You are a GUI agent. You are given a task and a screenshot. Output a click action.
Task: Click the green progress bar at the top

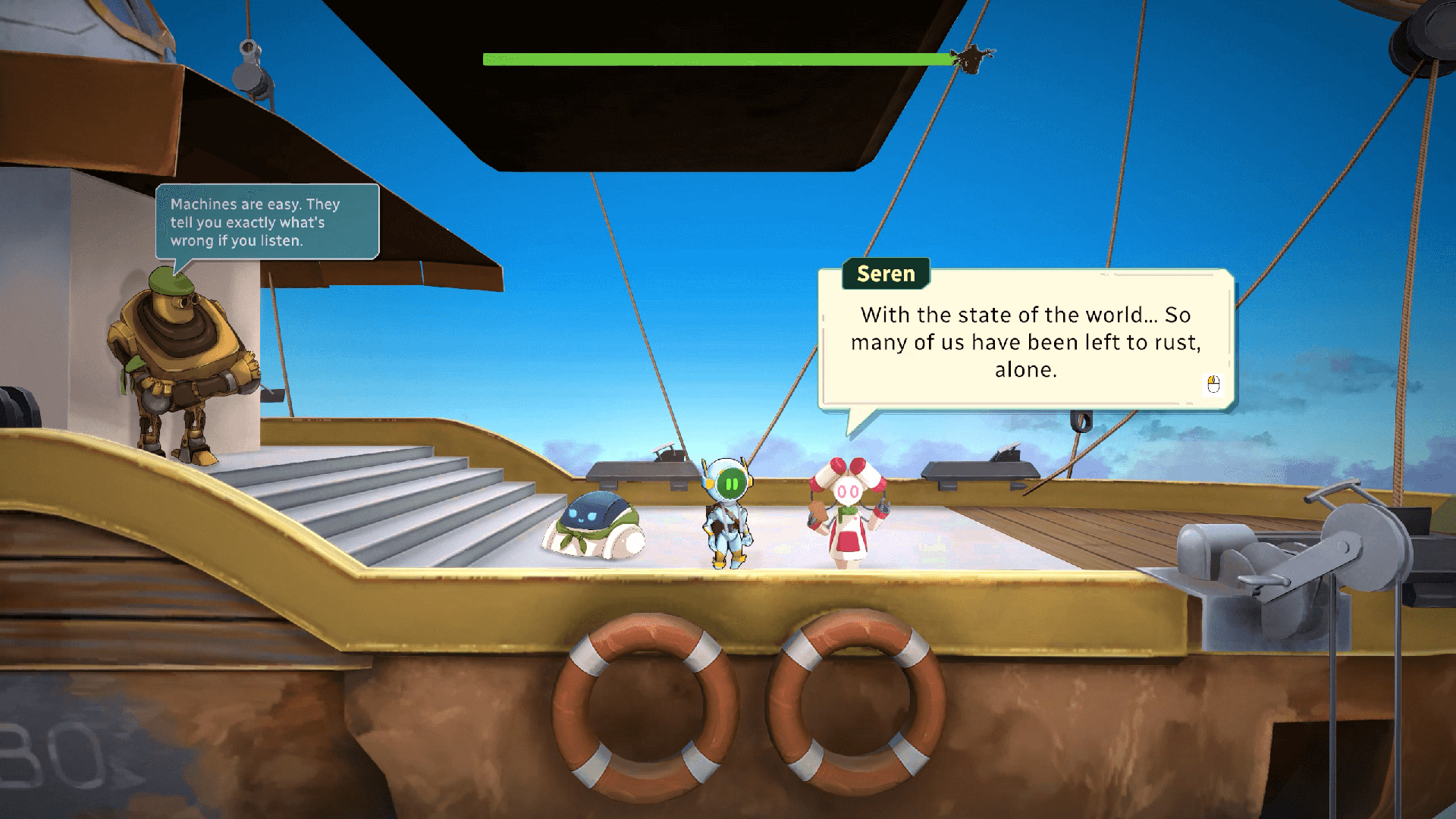[x=713, y=56]
